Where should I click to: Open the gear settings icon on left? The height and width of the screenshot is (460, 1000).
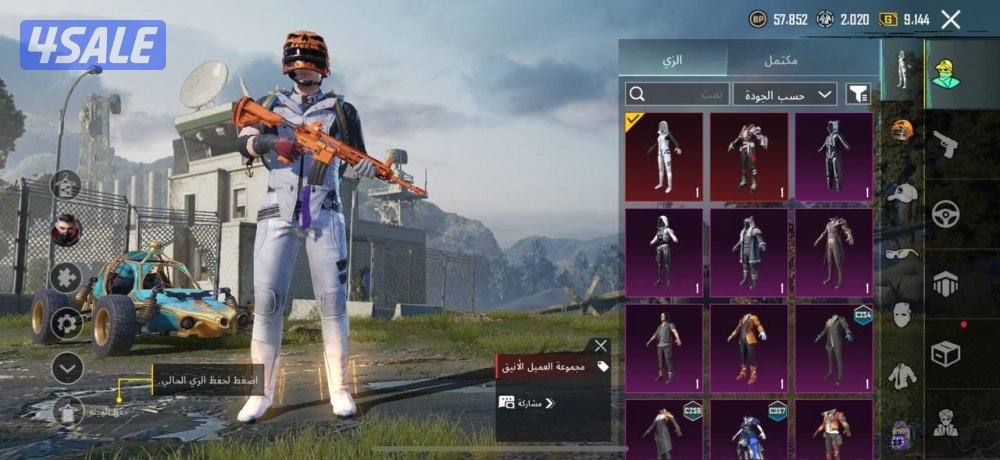tap(67, 323)
